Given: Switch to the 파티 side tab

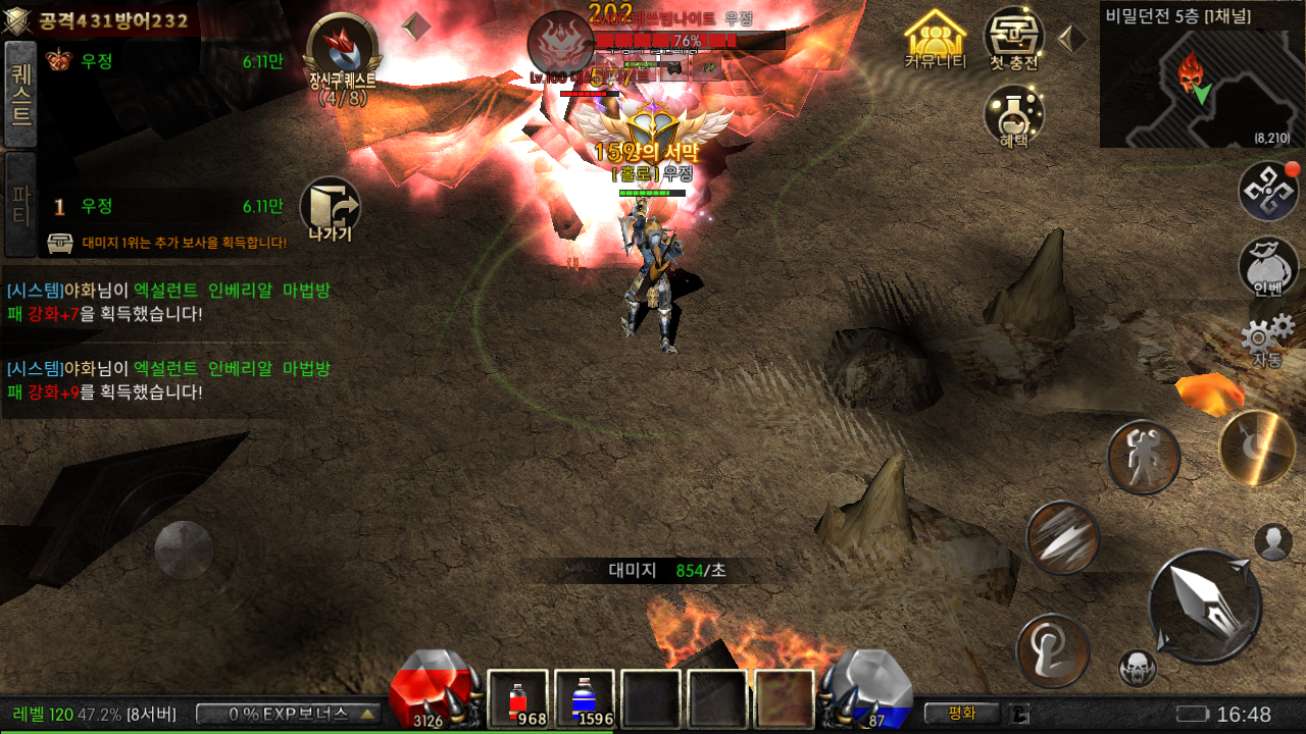Looking at the screenshot, I should click(x=21, y=204).
